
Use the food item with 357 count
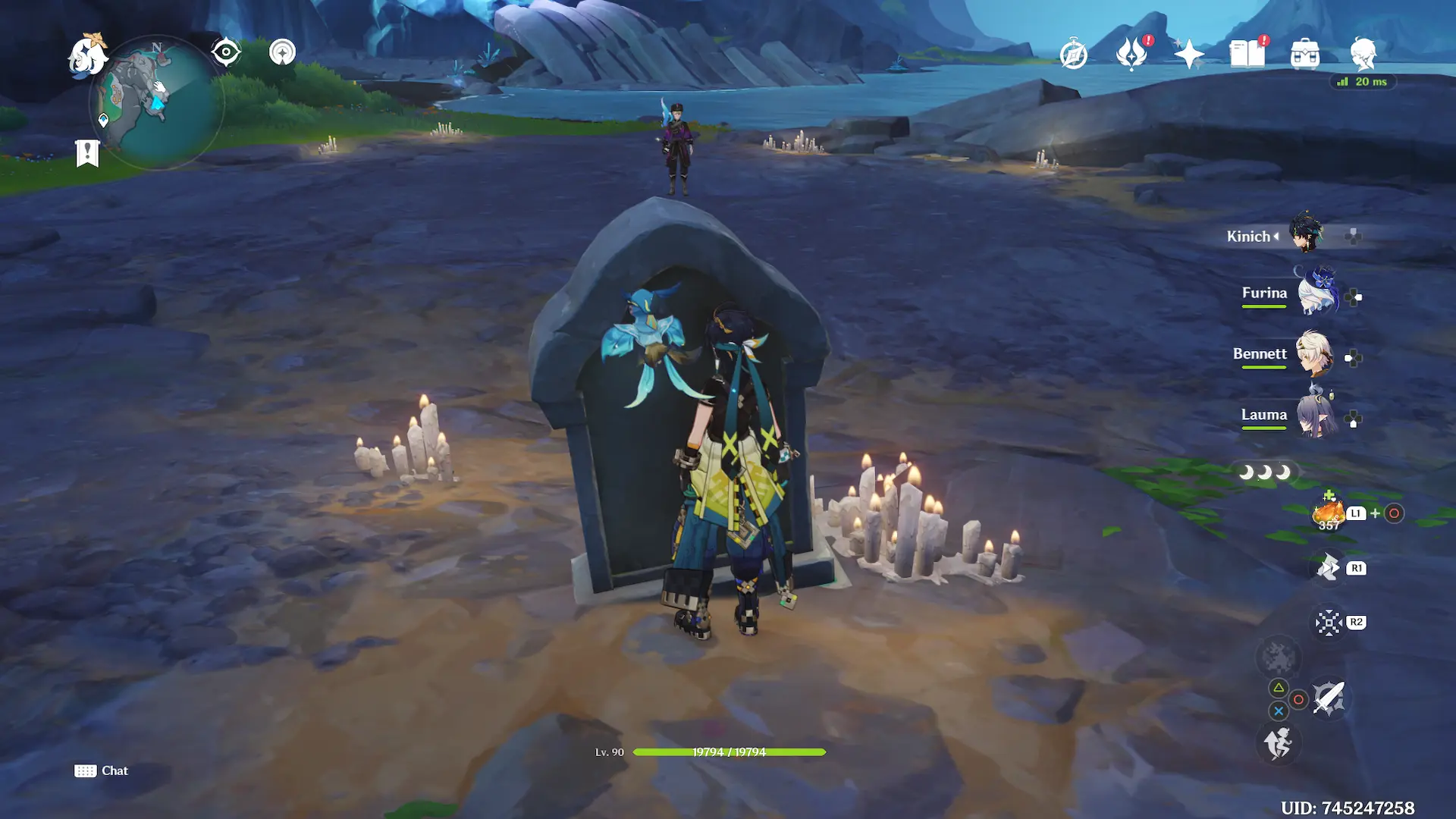click(x=1329, y=513)
